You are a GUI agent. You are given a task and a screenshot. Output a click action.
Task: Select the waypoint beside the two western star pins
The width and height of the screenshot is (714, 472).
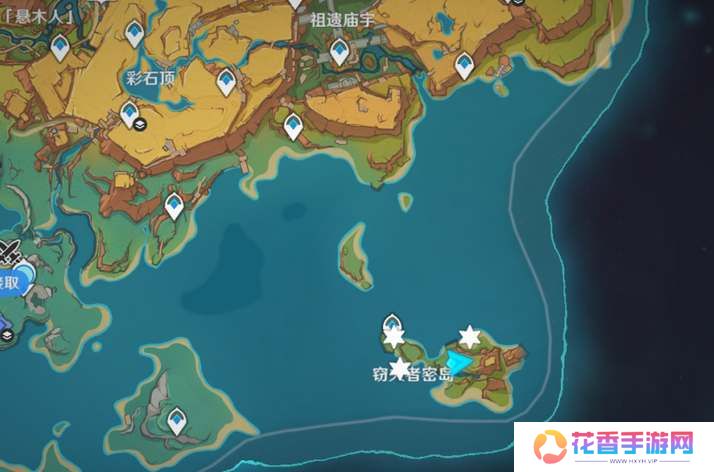(x=392, y=324)
